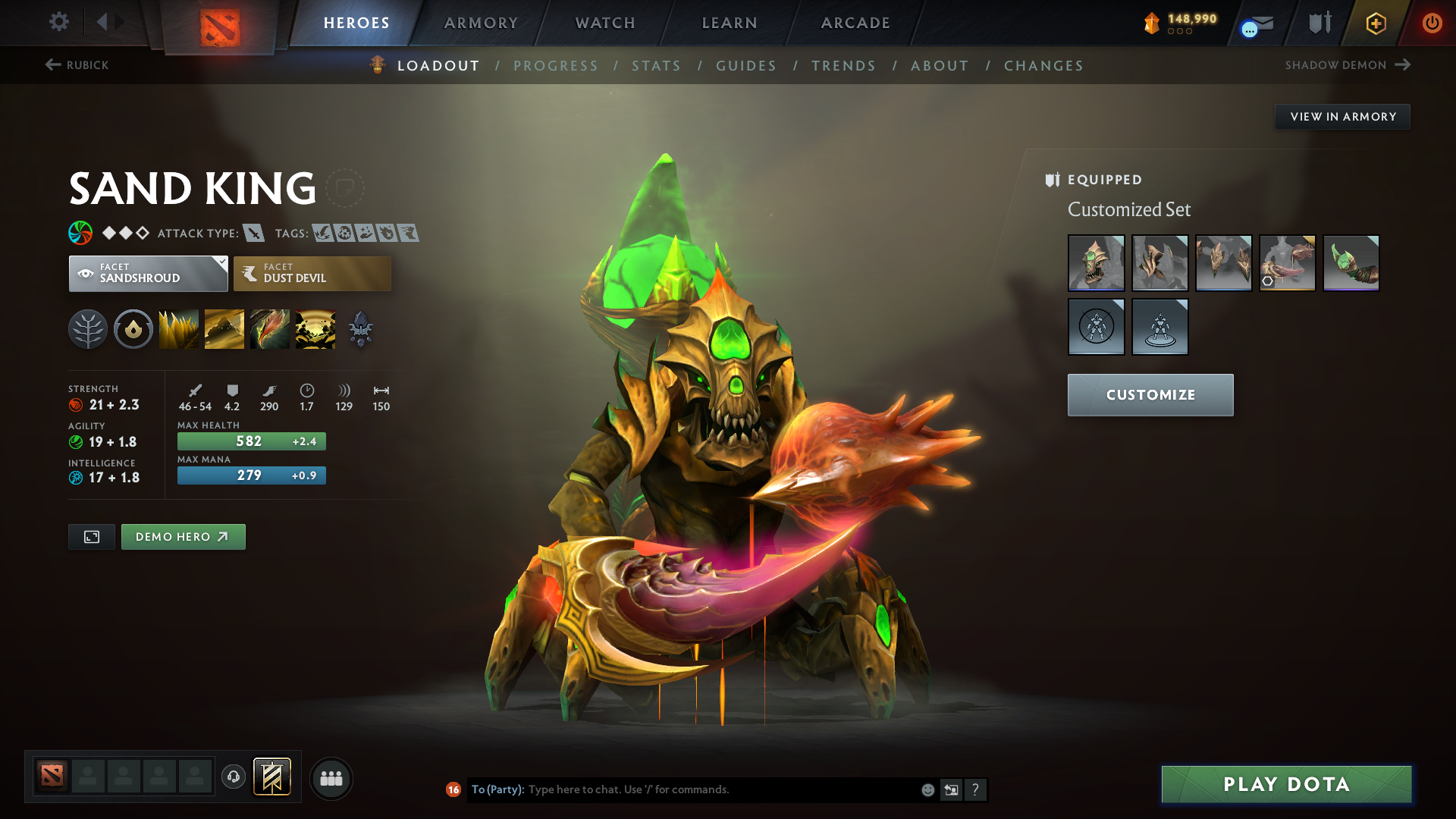The width and height of the screenshot is (1456, 819).
Task: Open the STATS sub-tab
Action: (x=656, y=66)
